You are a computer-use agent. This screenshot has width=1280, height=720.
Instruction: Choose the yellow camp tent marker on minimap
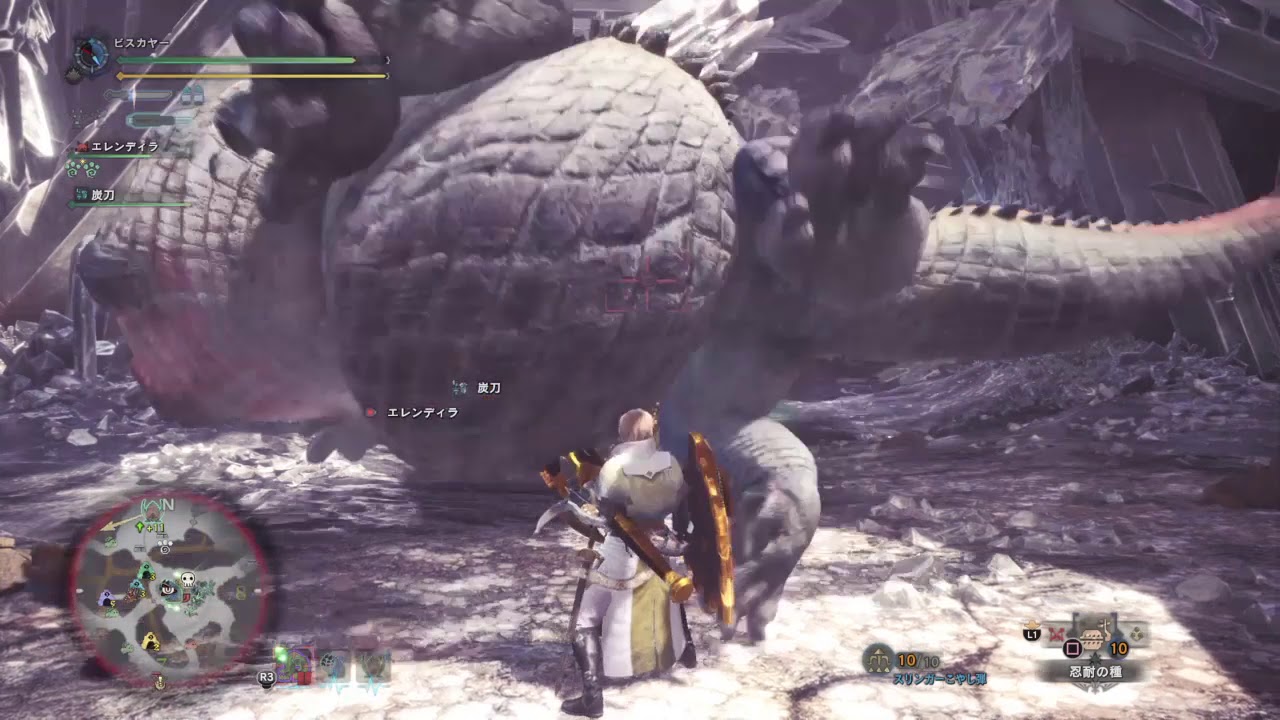pyautogui.click(x=150, y=641)
